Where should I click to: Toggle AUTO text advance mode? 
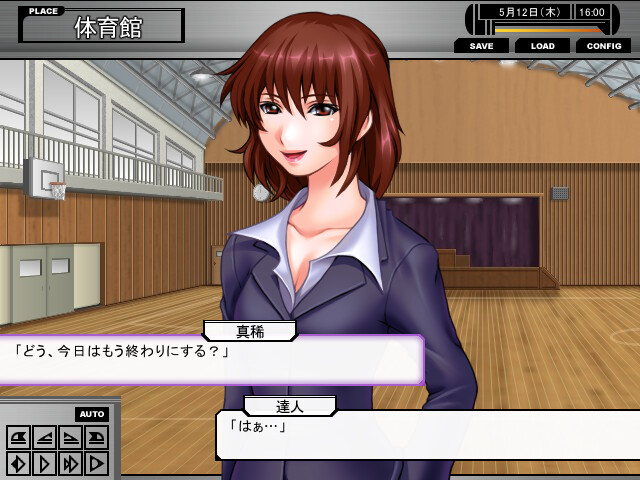pos(91,414)
